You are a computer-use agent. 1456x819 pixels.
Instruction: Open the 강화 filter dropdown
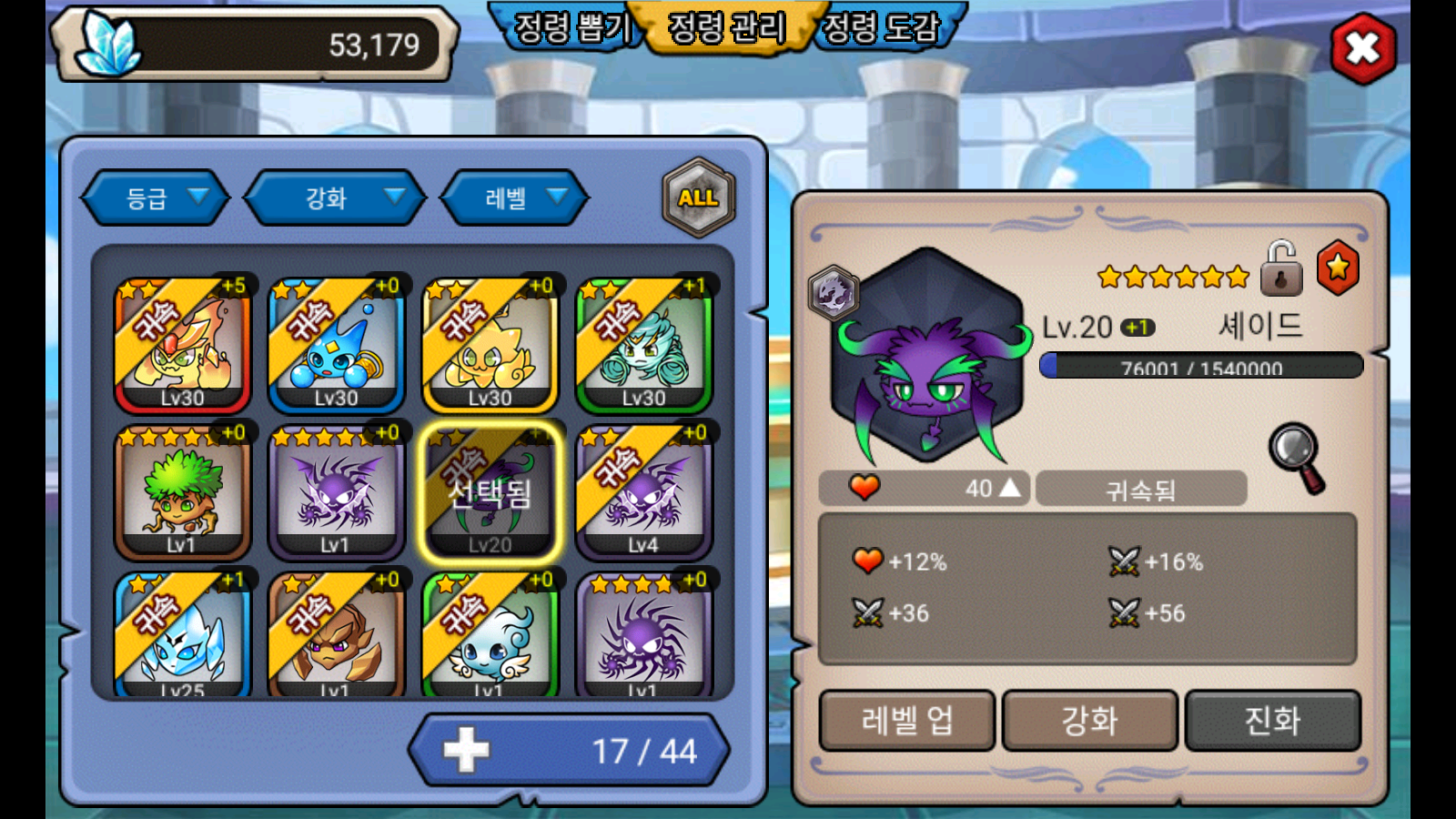pos(335,197)
